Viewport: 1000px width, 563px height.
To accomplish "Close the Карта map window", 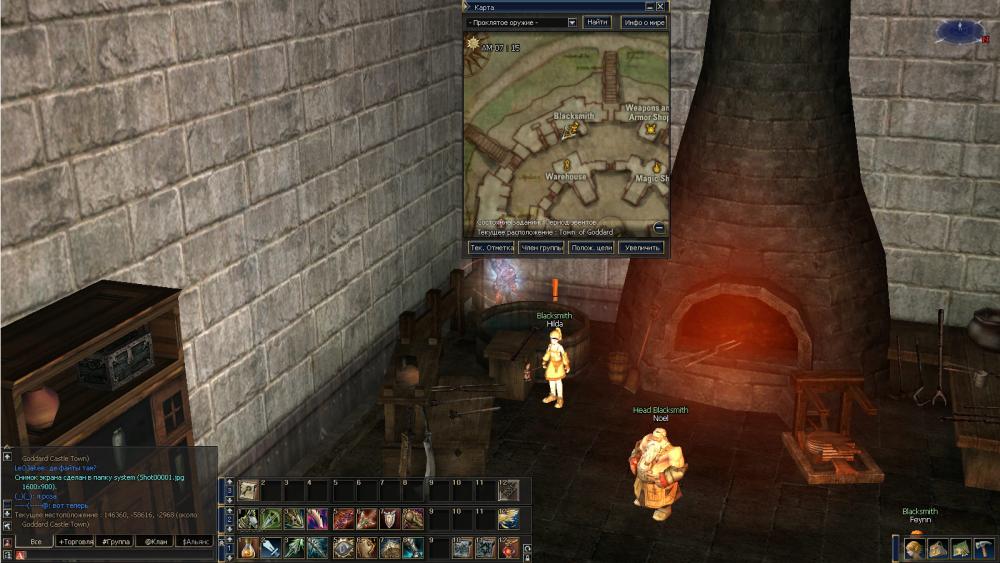I will [x=661, y=6].
